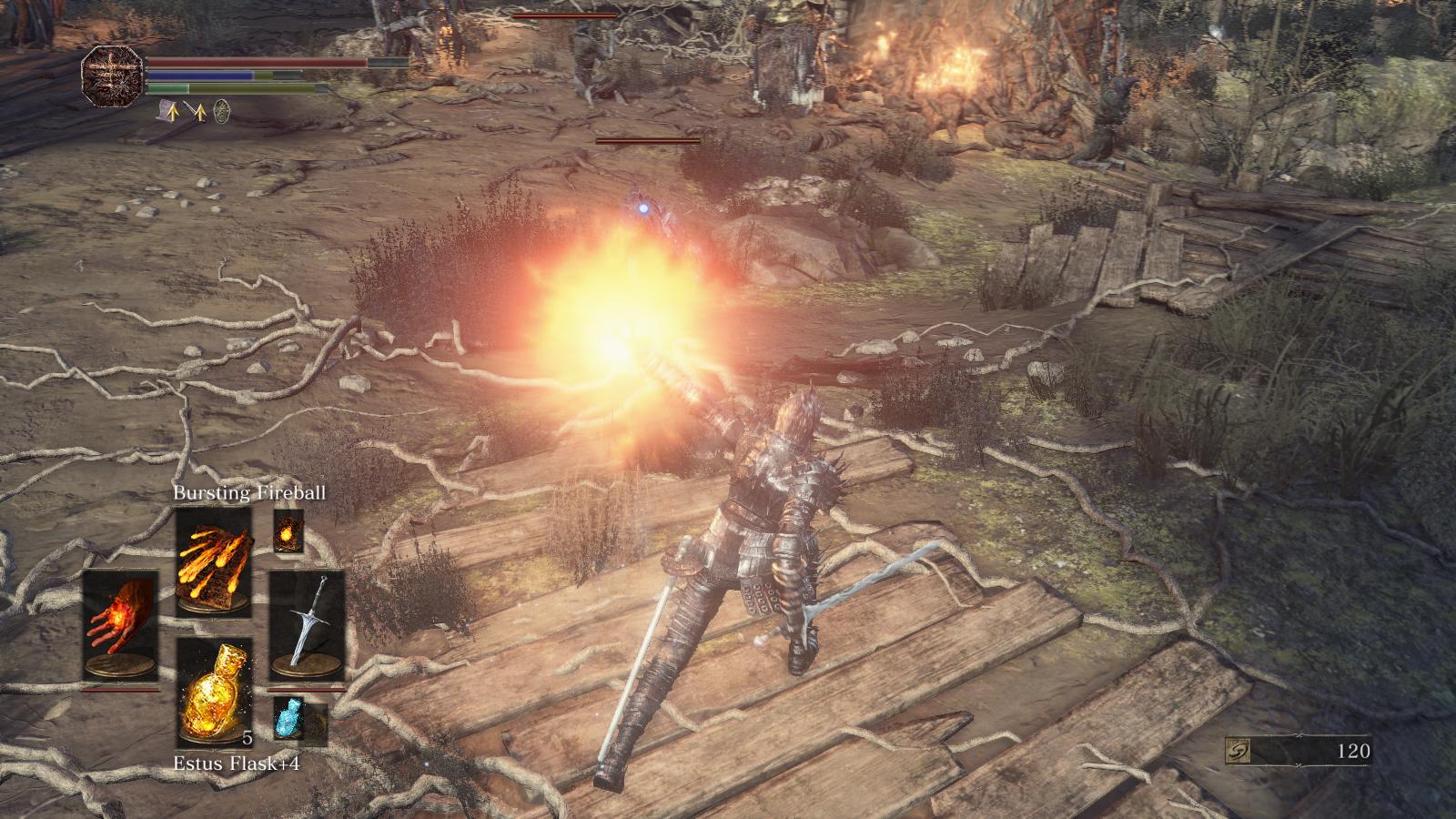Inspect the scroll buff status icon
The width and height of the screenshot is (1456, 819).
coord(168,111)
